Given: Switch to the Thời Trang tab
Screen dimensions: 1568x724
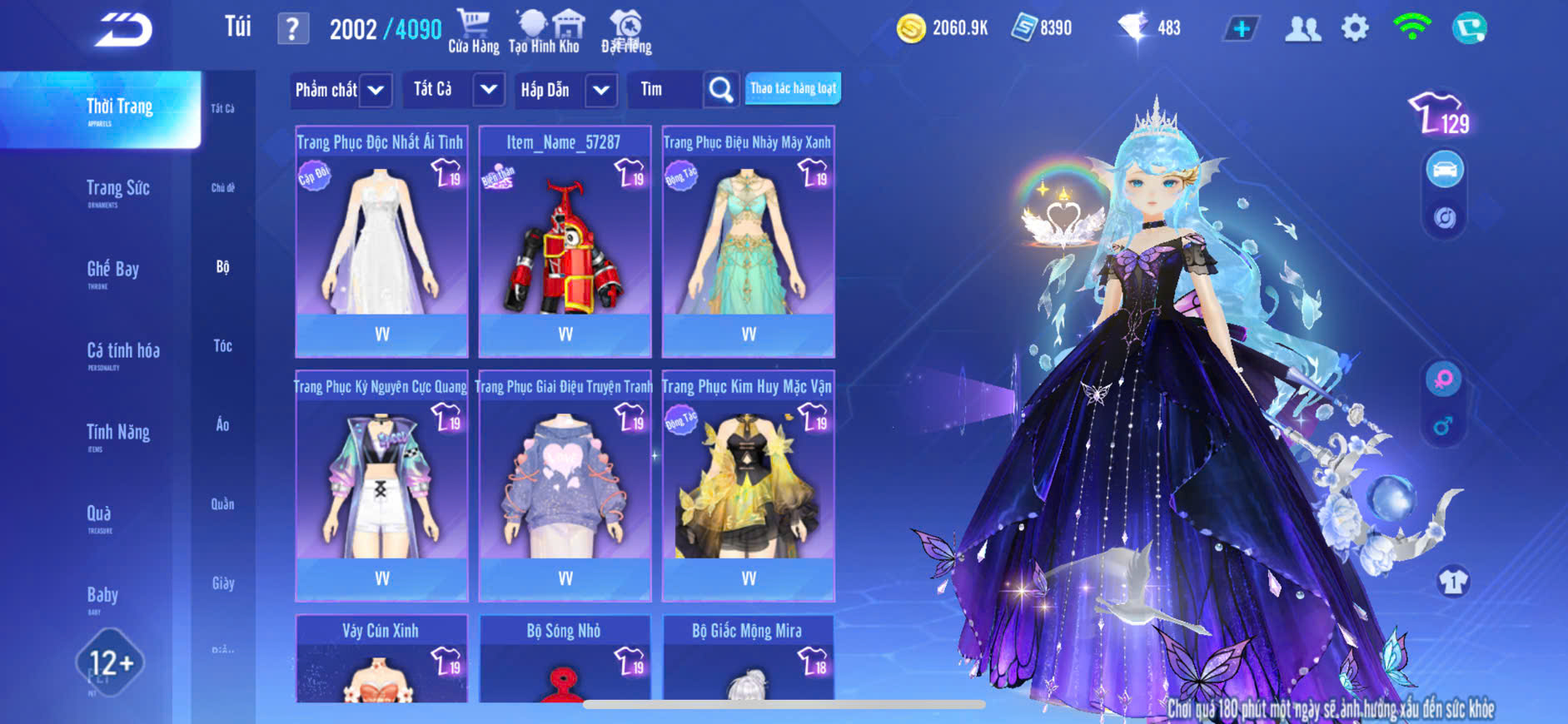Looking at the screenshot, I should pos(119,109).
